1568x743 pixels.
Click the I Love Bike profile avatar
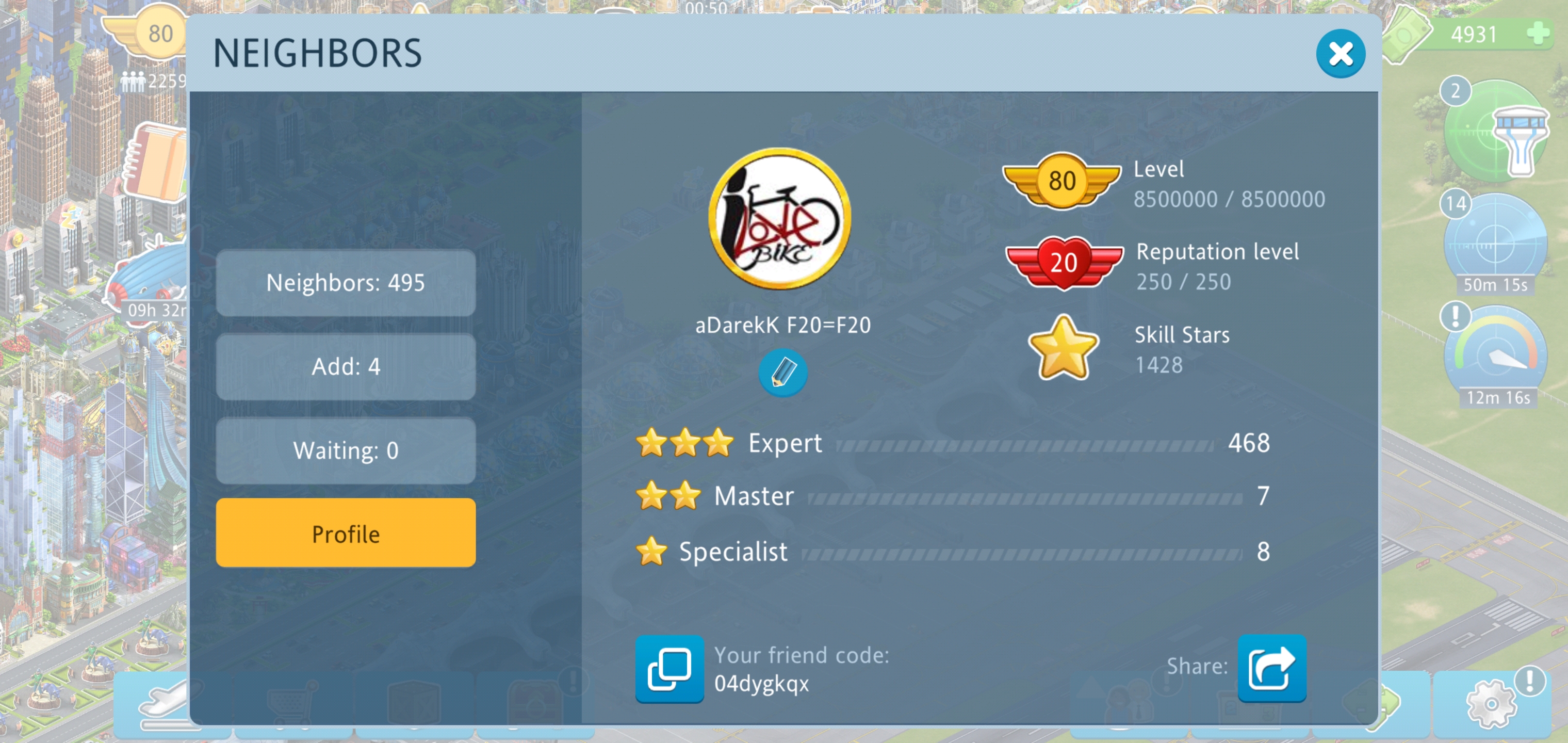pos(780,219)
